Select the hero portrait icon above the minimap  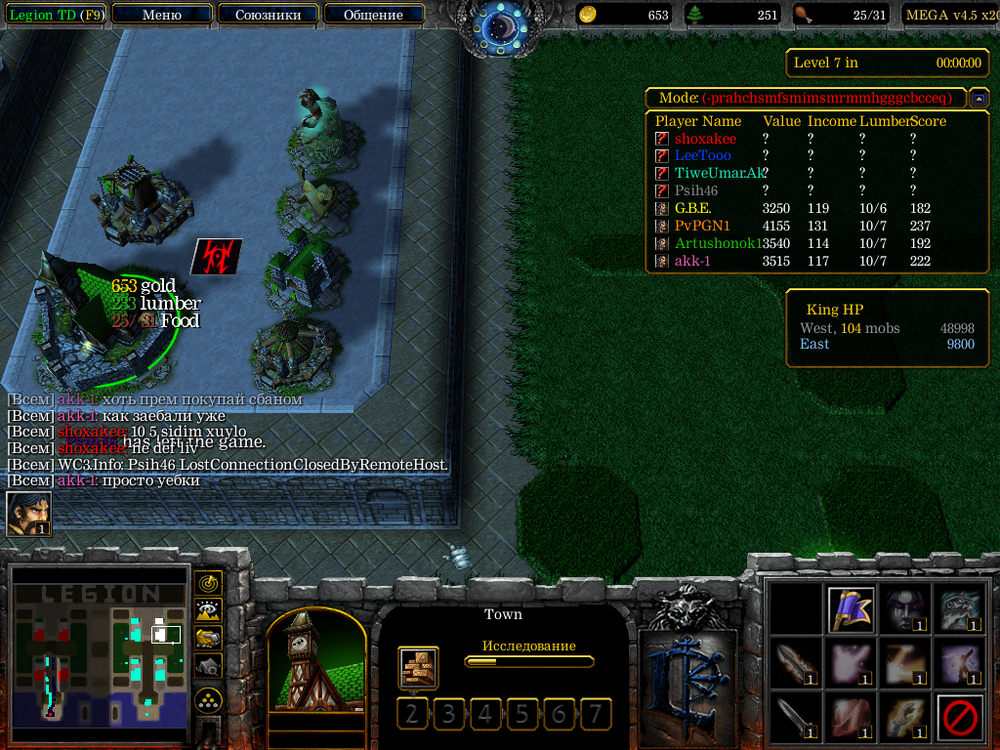[x=28, y=513]
